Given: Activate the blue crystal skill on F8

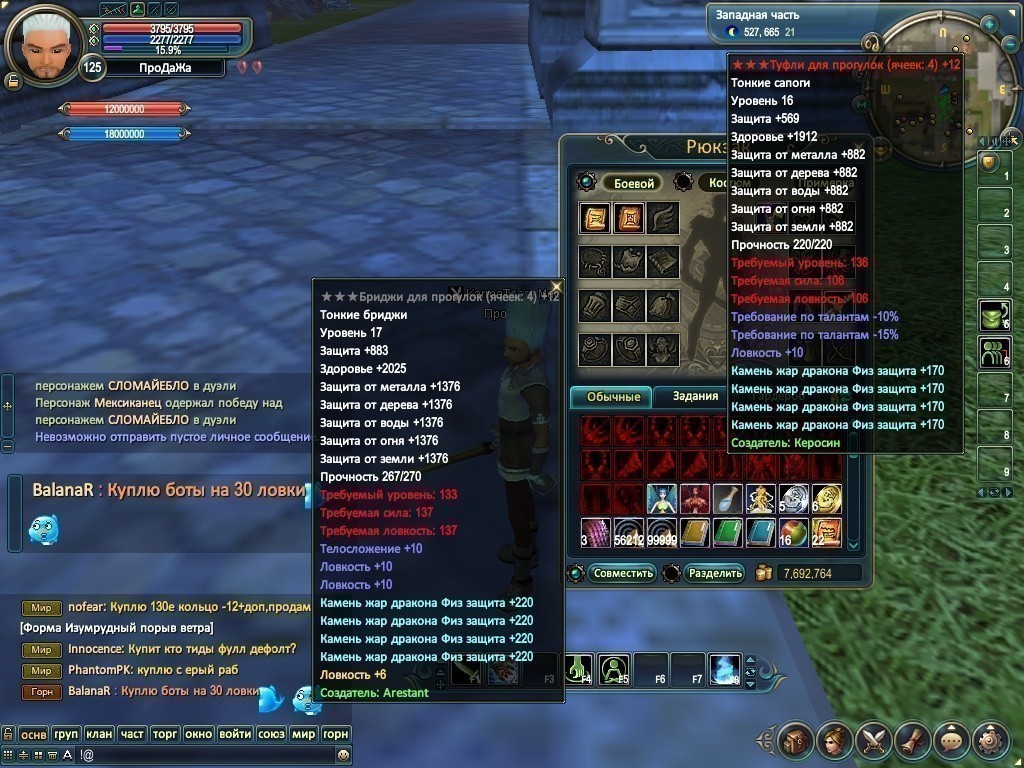Looking at the screenshot, I should (x=724, y=668).
